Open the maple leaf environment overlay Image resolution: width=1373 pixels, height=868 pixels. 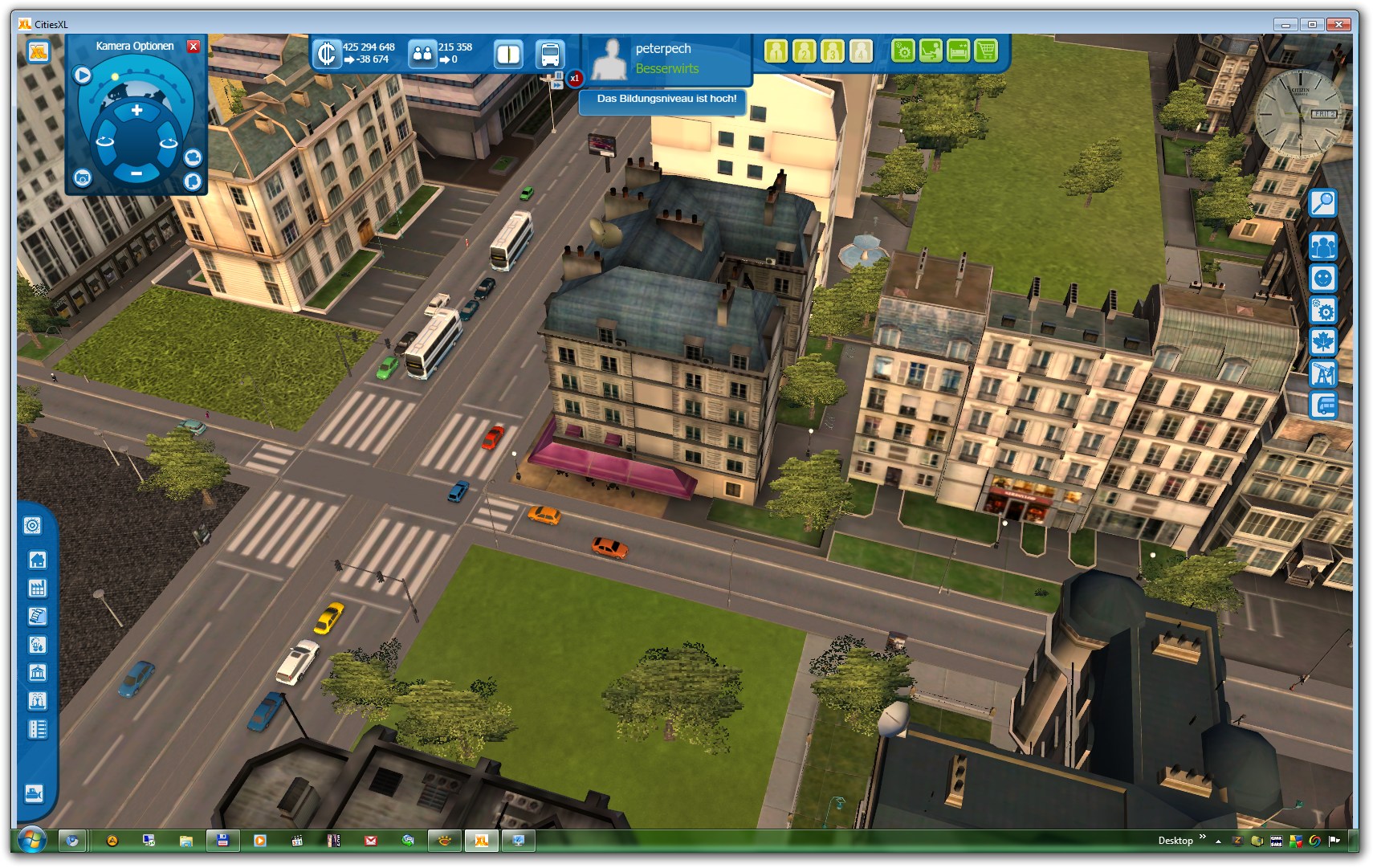(1322, 341)
